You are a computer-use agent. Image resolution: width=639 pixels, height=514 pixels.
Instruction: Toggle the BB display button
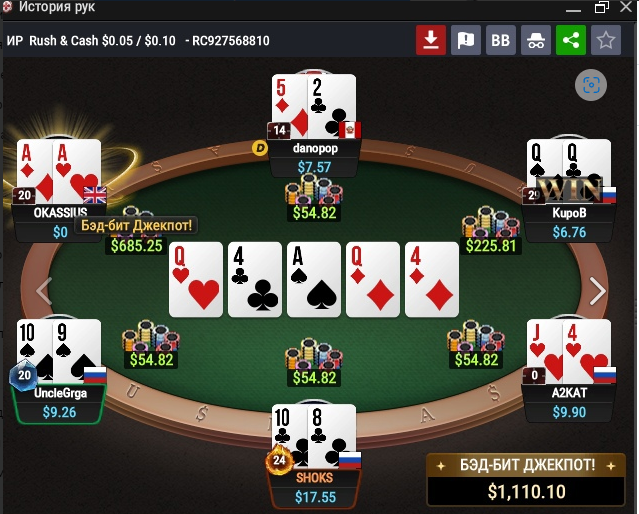pos(500,41)
